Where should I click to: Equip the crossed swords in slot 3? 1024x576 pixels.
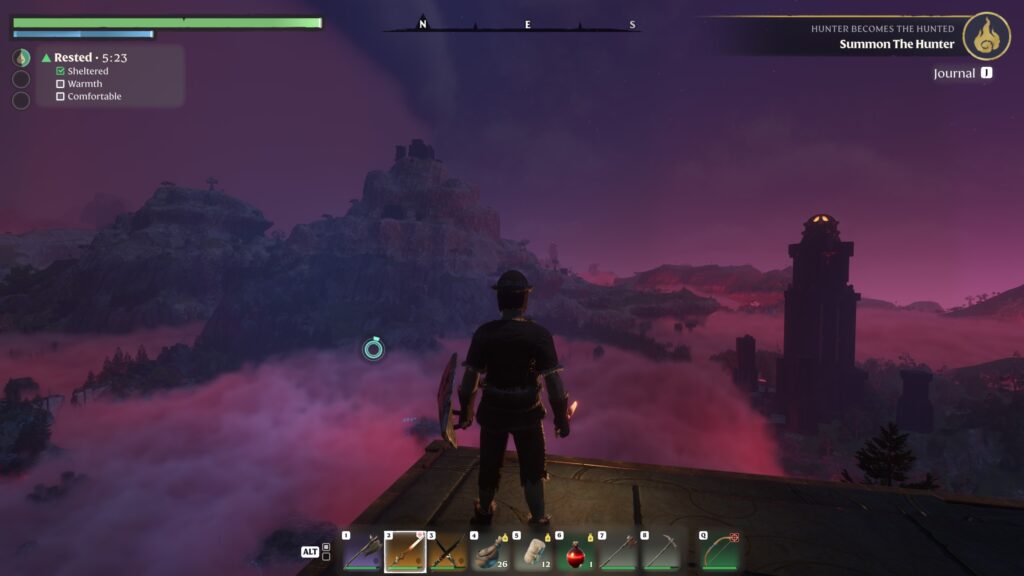(x=447, y=551)
